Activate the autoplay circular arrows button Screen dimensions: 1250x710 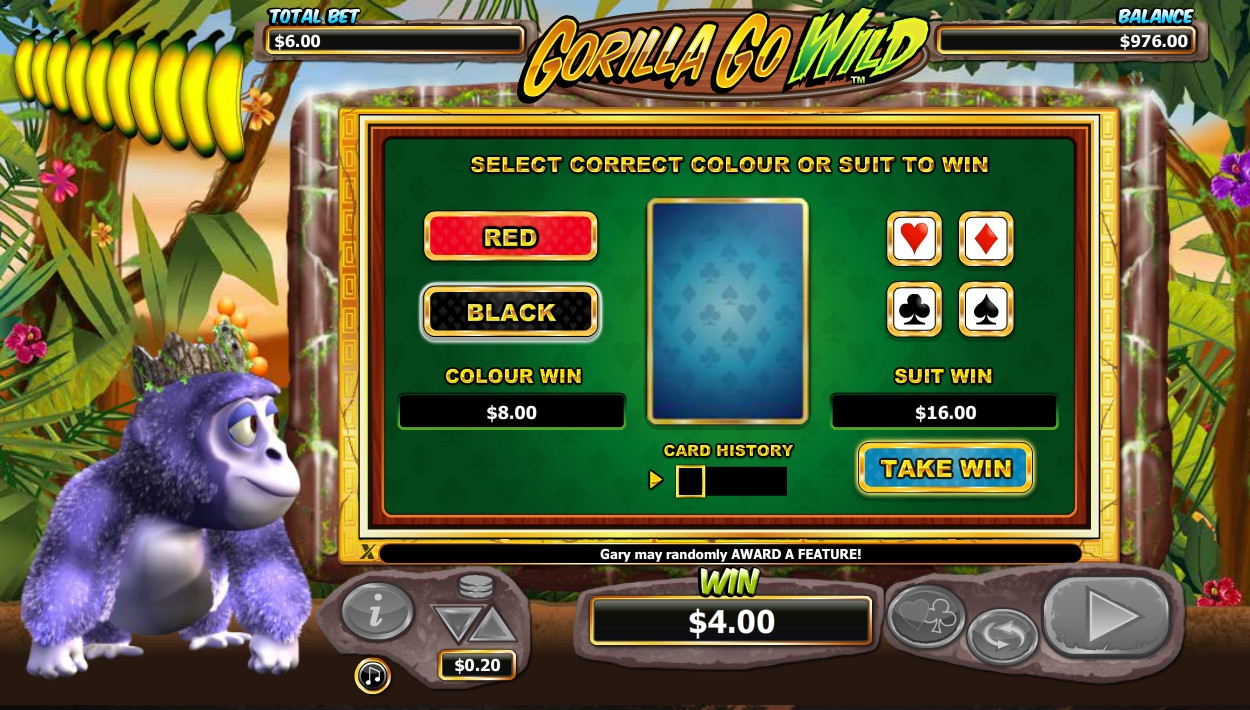pos(1002,635)
